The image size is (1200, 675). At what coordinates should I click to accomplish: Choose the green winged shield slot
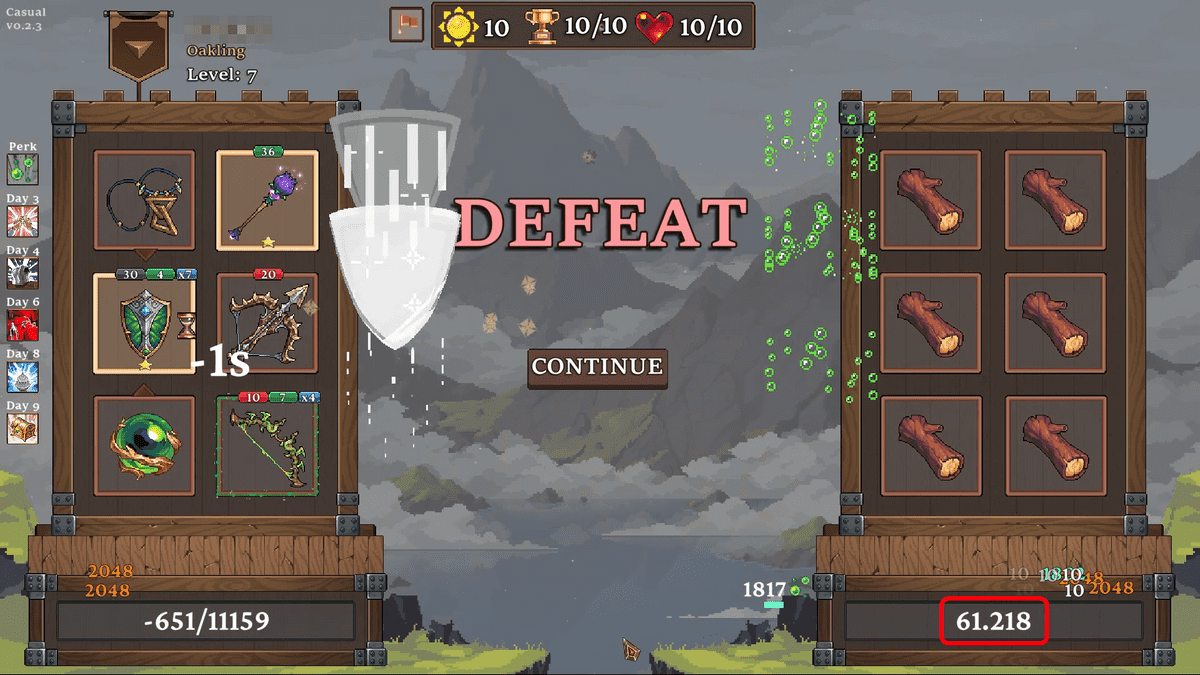click(x=144, y=323)
